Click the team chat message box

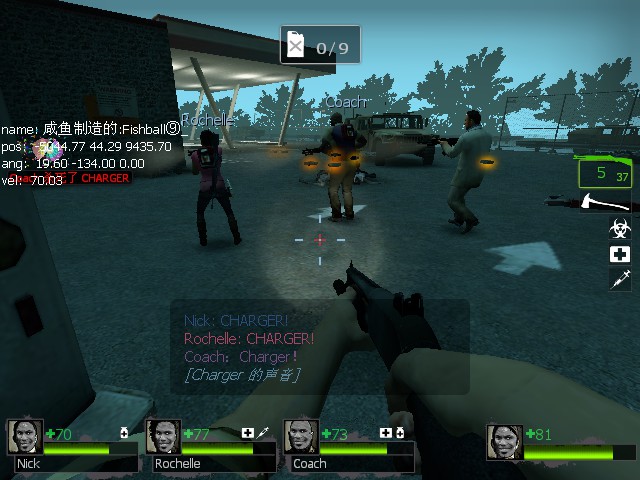[x=319, y=346]
